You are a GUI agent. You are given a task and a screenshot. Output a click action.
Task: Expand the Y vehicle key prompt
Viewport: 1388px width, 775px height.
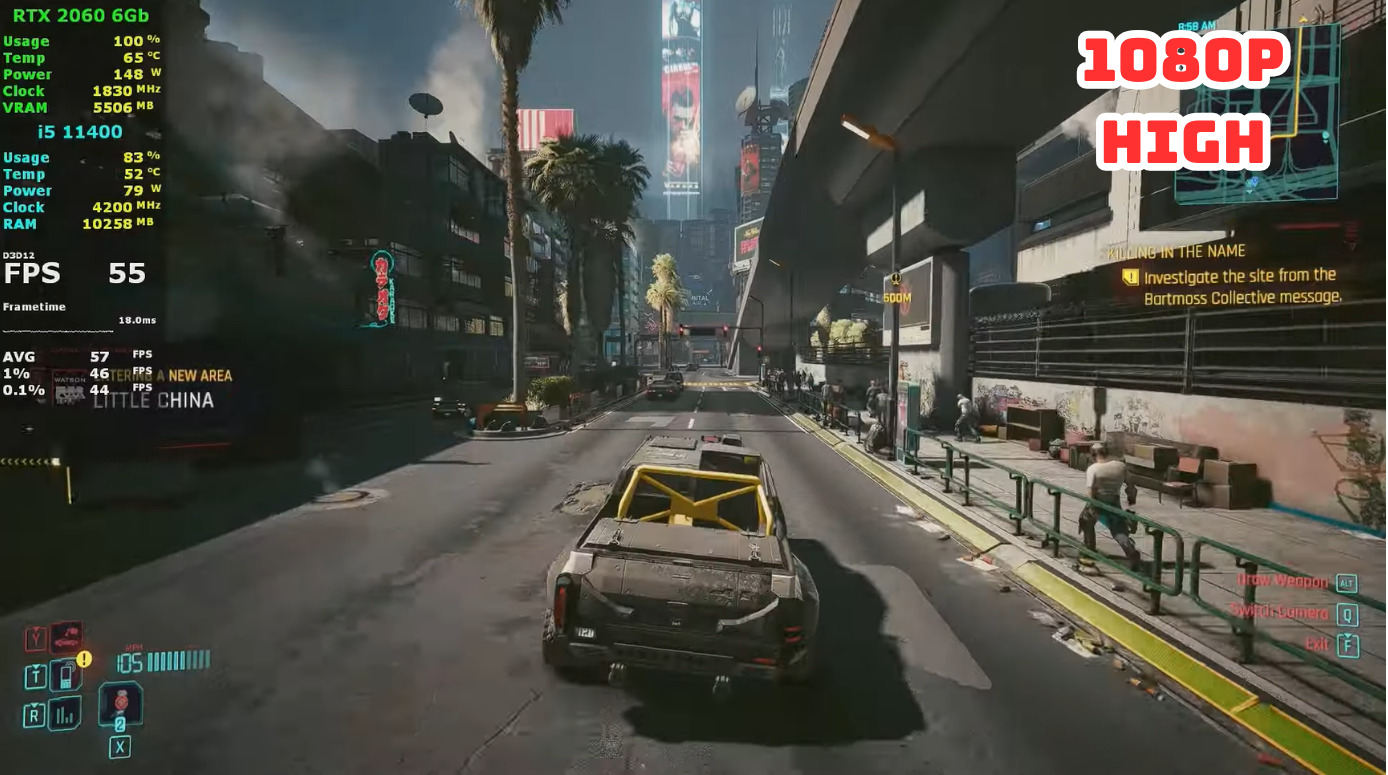35,637
